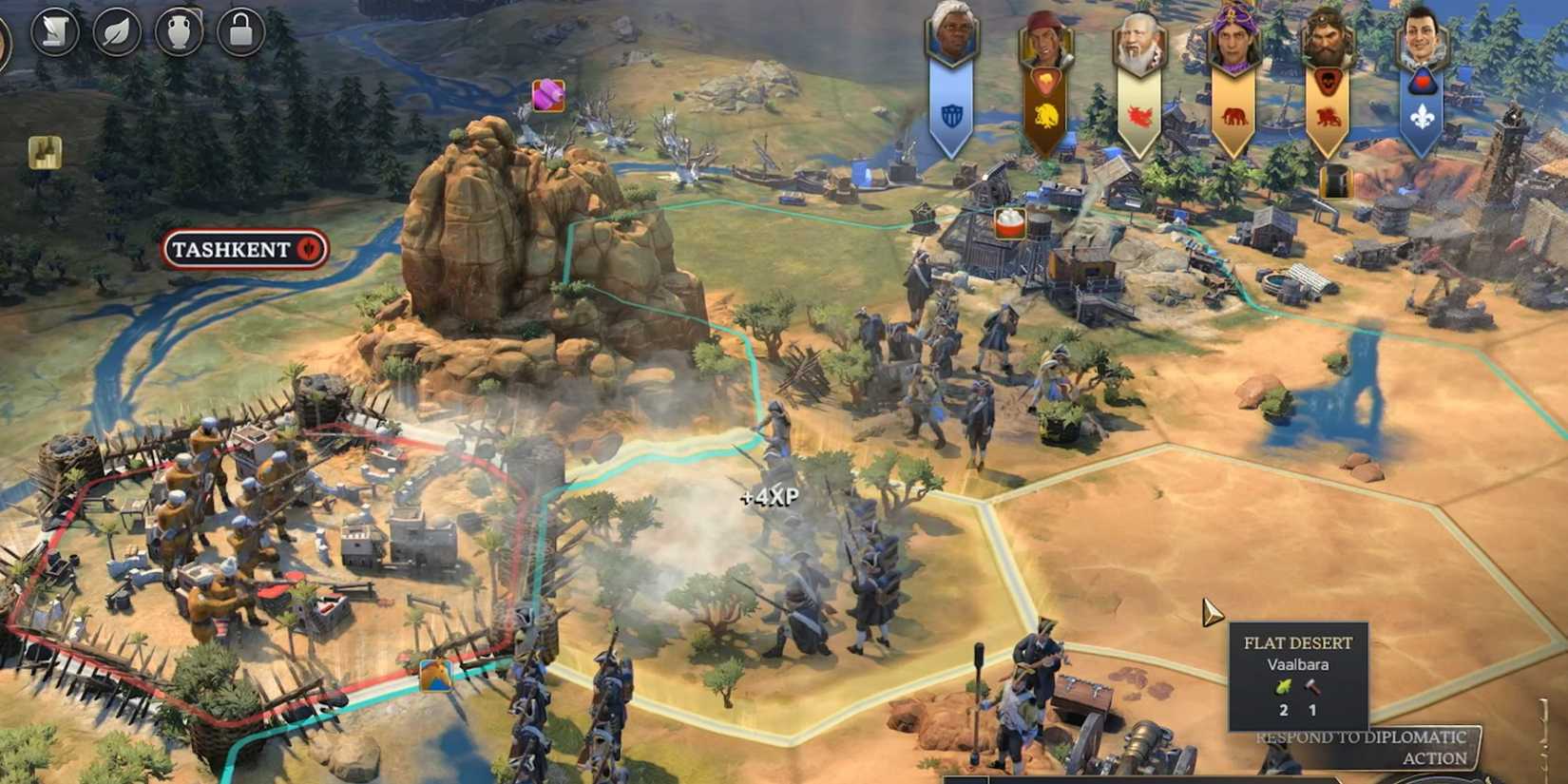This screenshot has height=784, width=1568.
Task: Click the gold lion crest banner
Action: click(x=1045, y=114)
